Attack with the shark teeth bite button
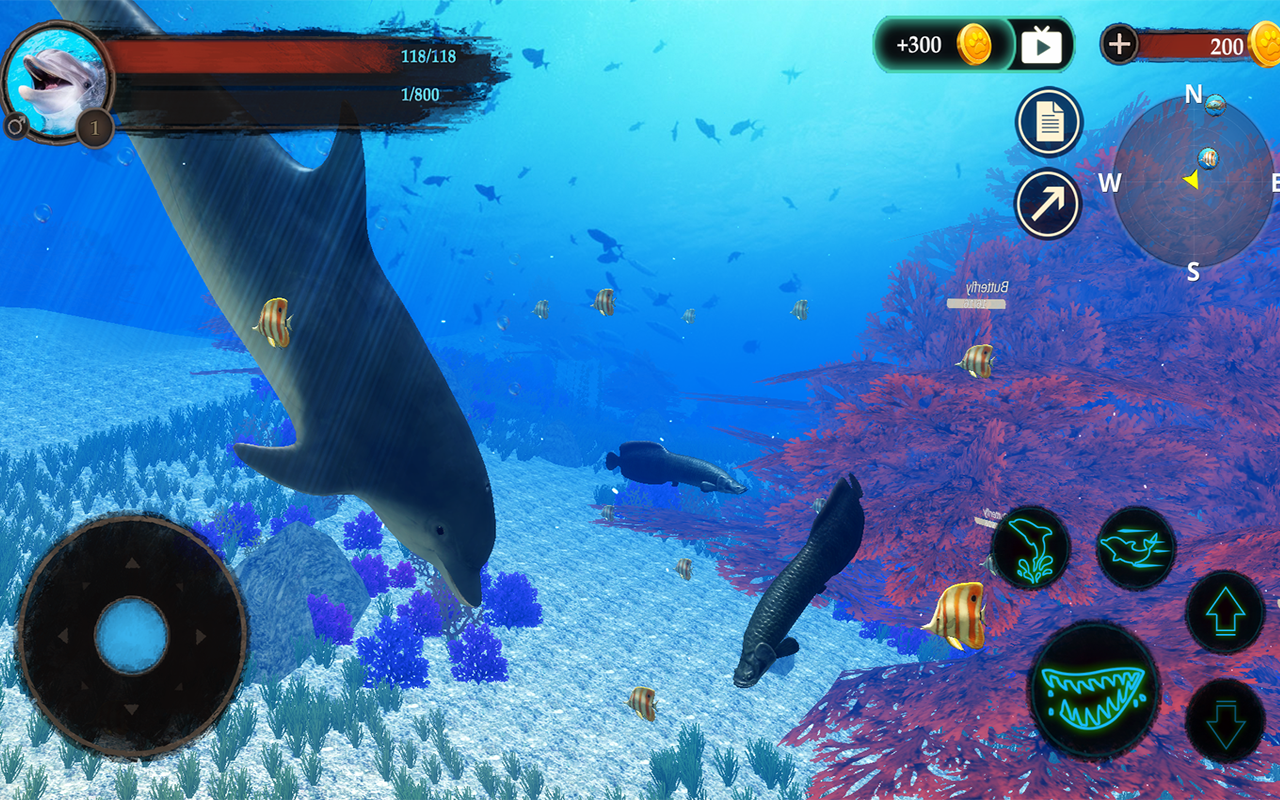The image size is (1280, 800). coord(1094,689)
